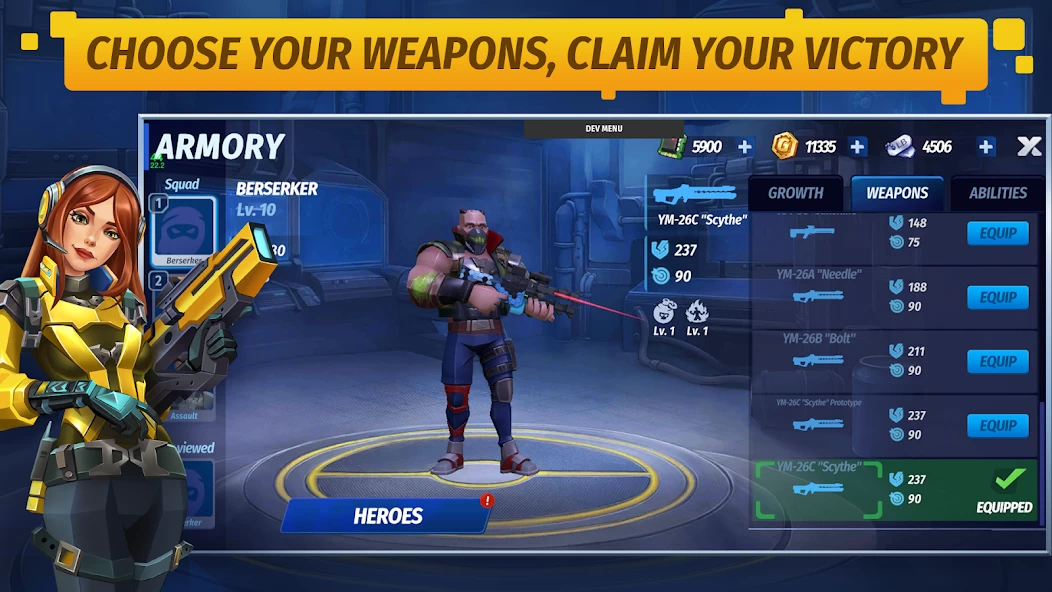Open the Heroes menu
This screenshot has height=592, width=1052.
click(388, 516)
